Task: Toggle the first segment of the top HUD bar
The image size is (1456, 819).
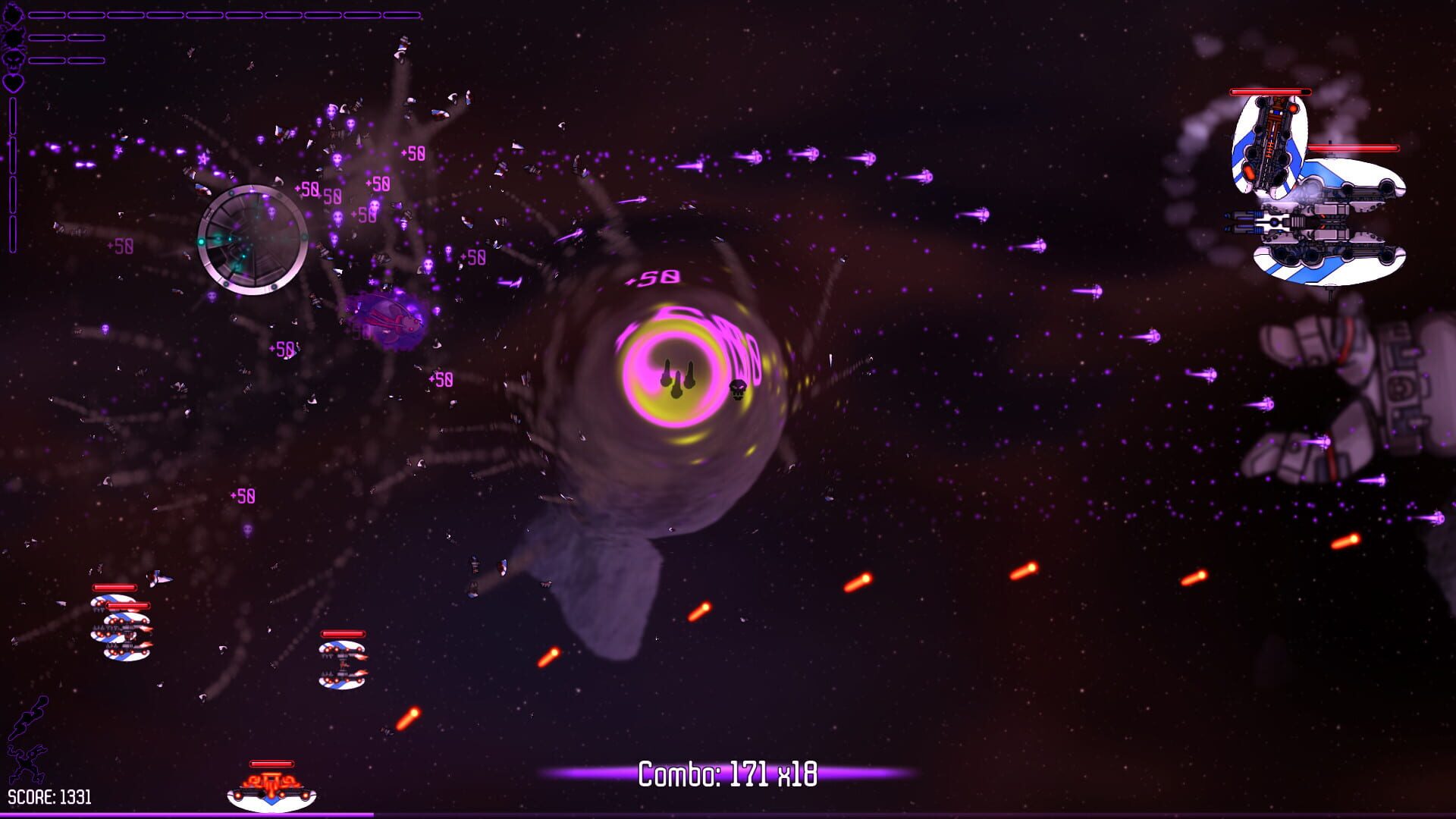Action: pos(45,14)
